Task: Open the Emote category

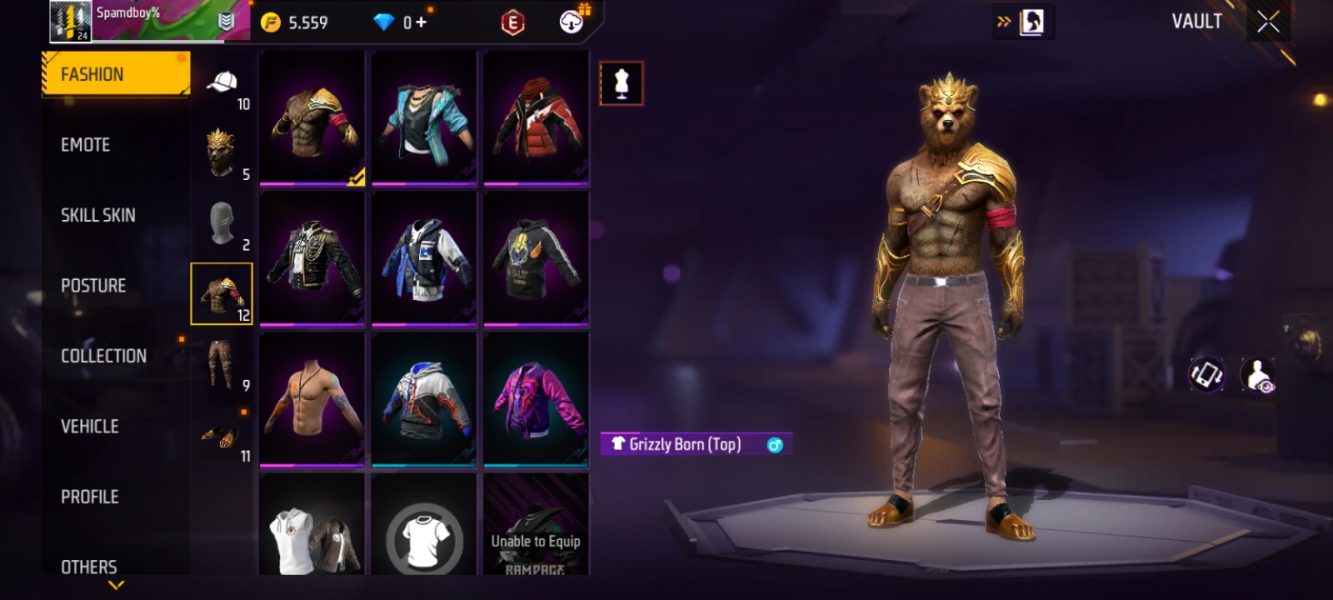Action: pos(86,145)
